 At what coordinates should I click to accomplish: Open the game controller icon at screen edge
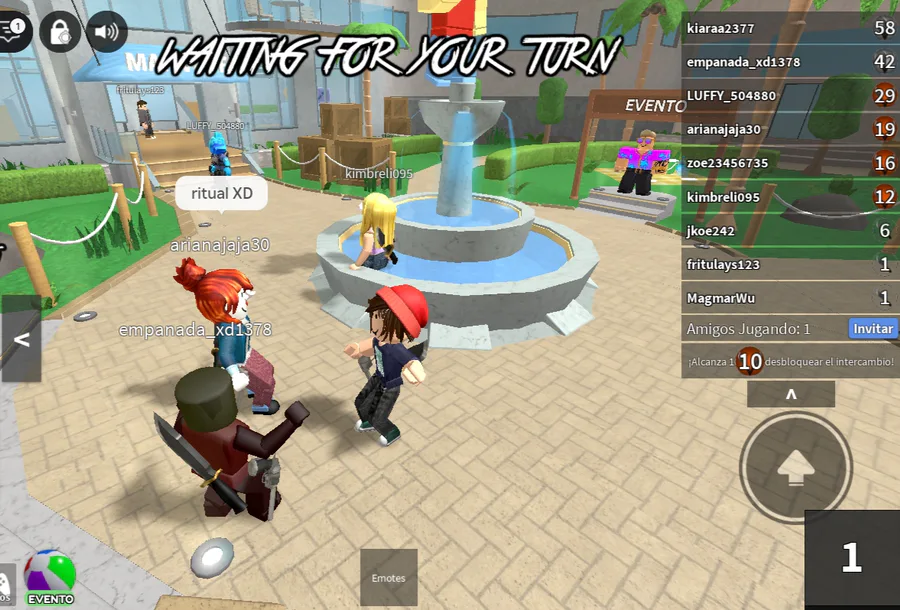coord(3,582)
